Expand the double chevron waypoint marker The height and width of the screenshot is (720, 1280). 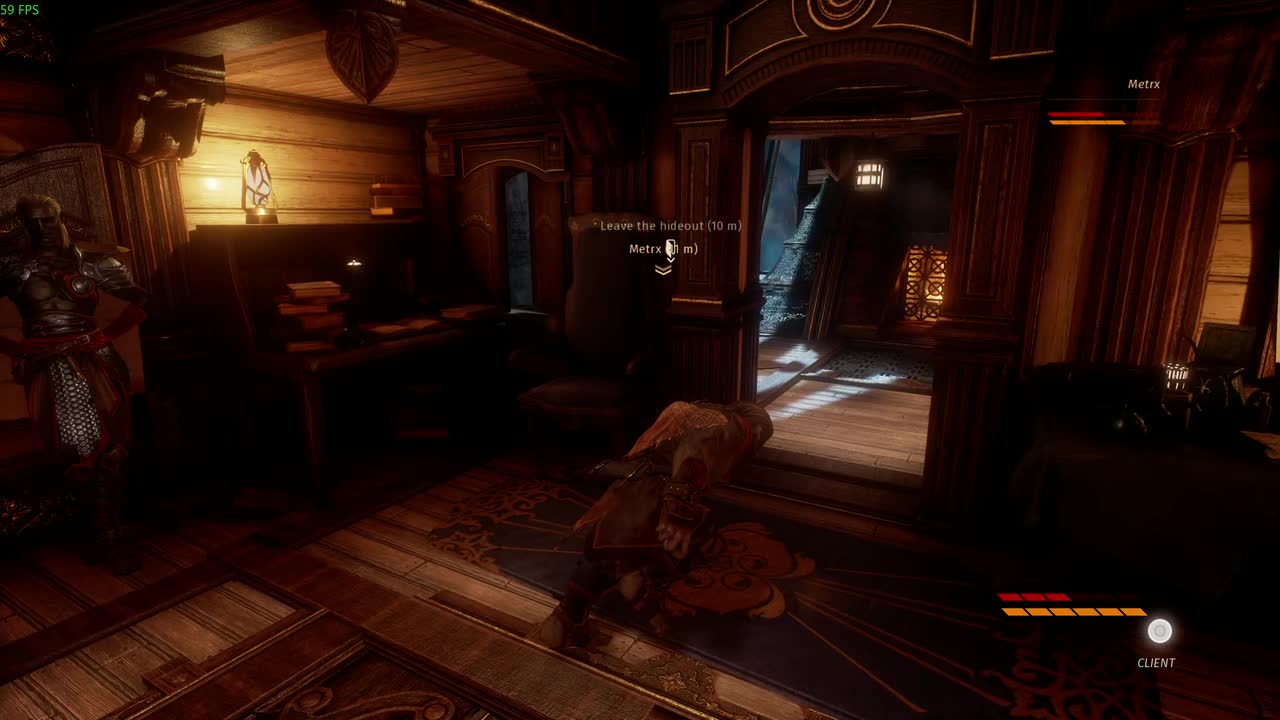(x=663, y=270)
